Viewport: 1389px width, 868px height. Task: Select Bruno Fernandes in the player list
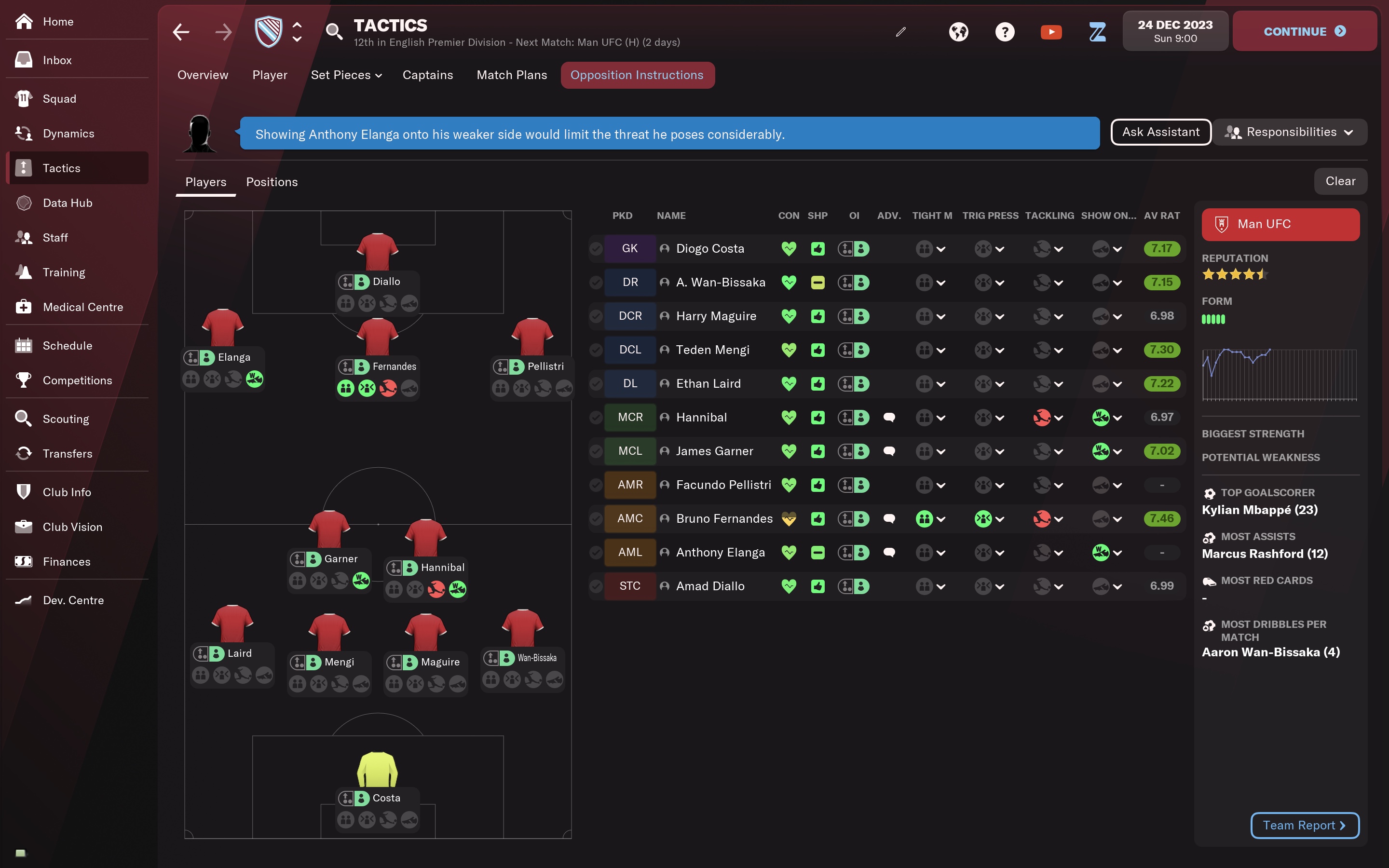click(x=724, y=518)
